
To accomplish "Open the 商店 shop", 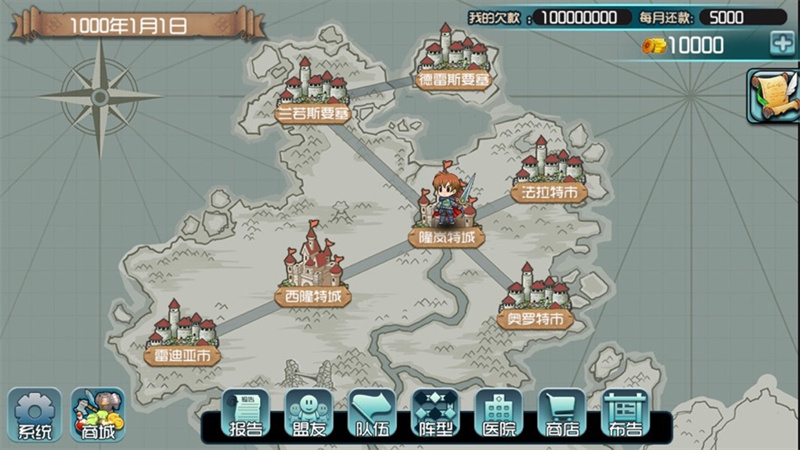I will (562, 414).
